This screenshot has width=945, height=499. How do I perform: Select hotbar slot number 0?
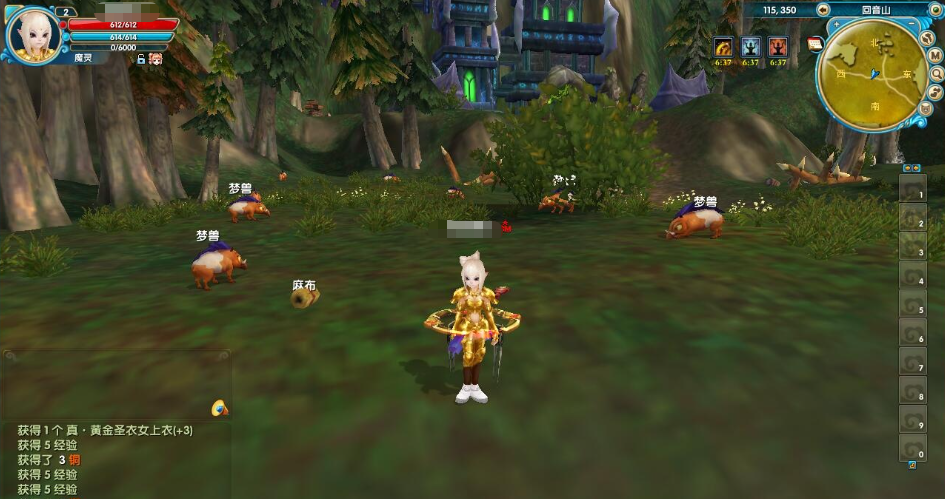913,449
